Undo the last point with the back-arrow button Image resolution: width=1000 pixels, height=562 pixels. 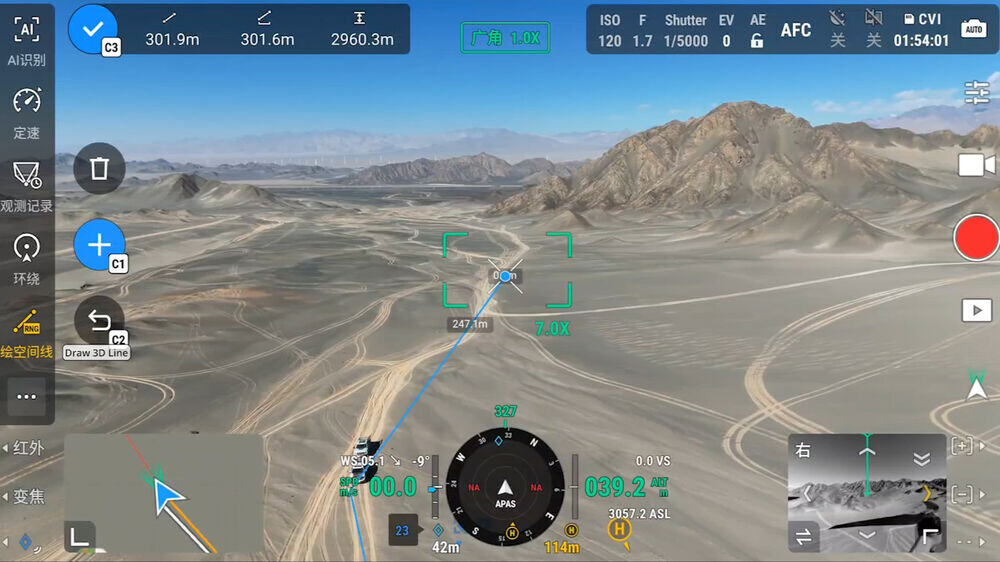pos(99,321)
